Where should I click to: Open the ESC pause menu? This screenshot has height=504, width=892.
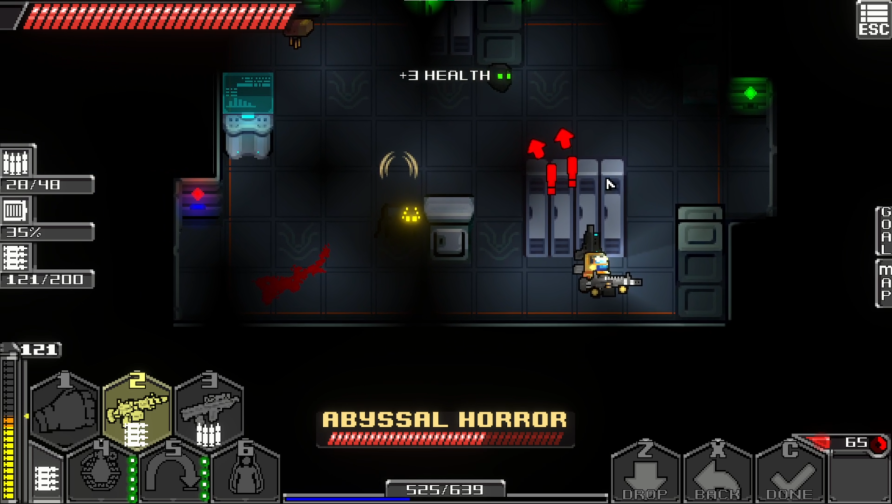click(x=873, y=18)
